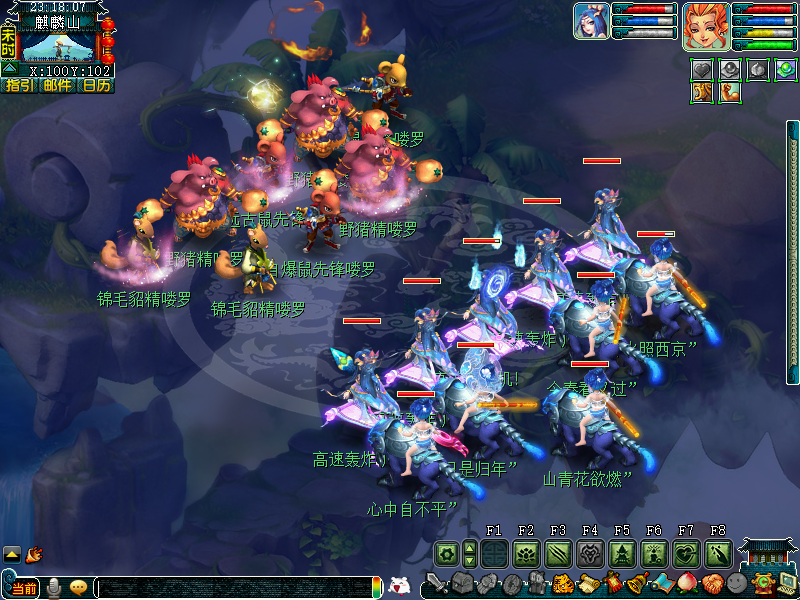800x600 pixels.
Task: Click the green orb buff icon
Action: [x=785, y=69]
